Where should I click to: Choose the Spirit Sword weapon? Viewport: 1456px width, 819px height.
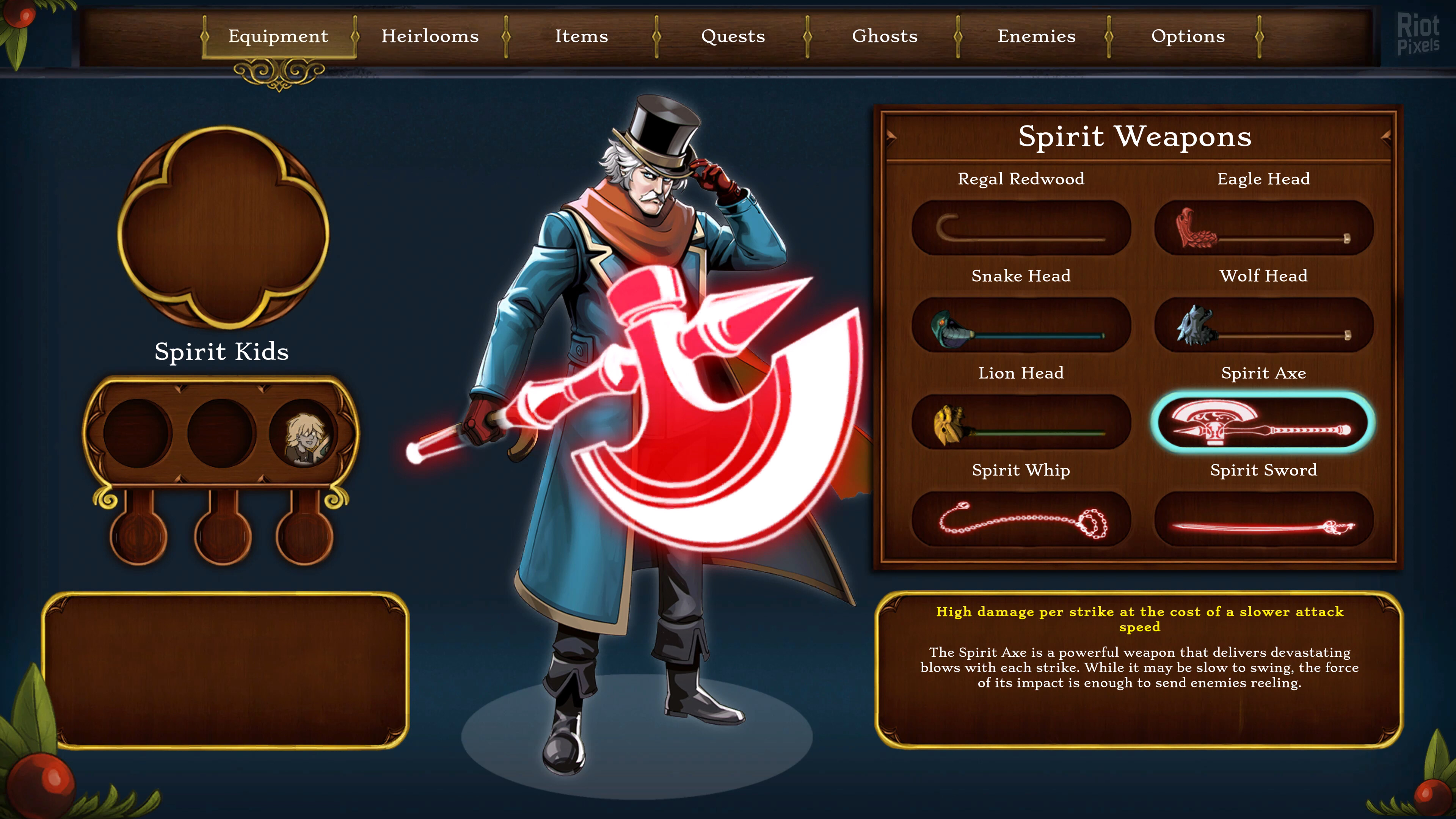(x=1263, y=519)
